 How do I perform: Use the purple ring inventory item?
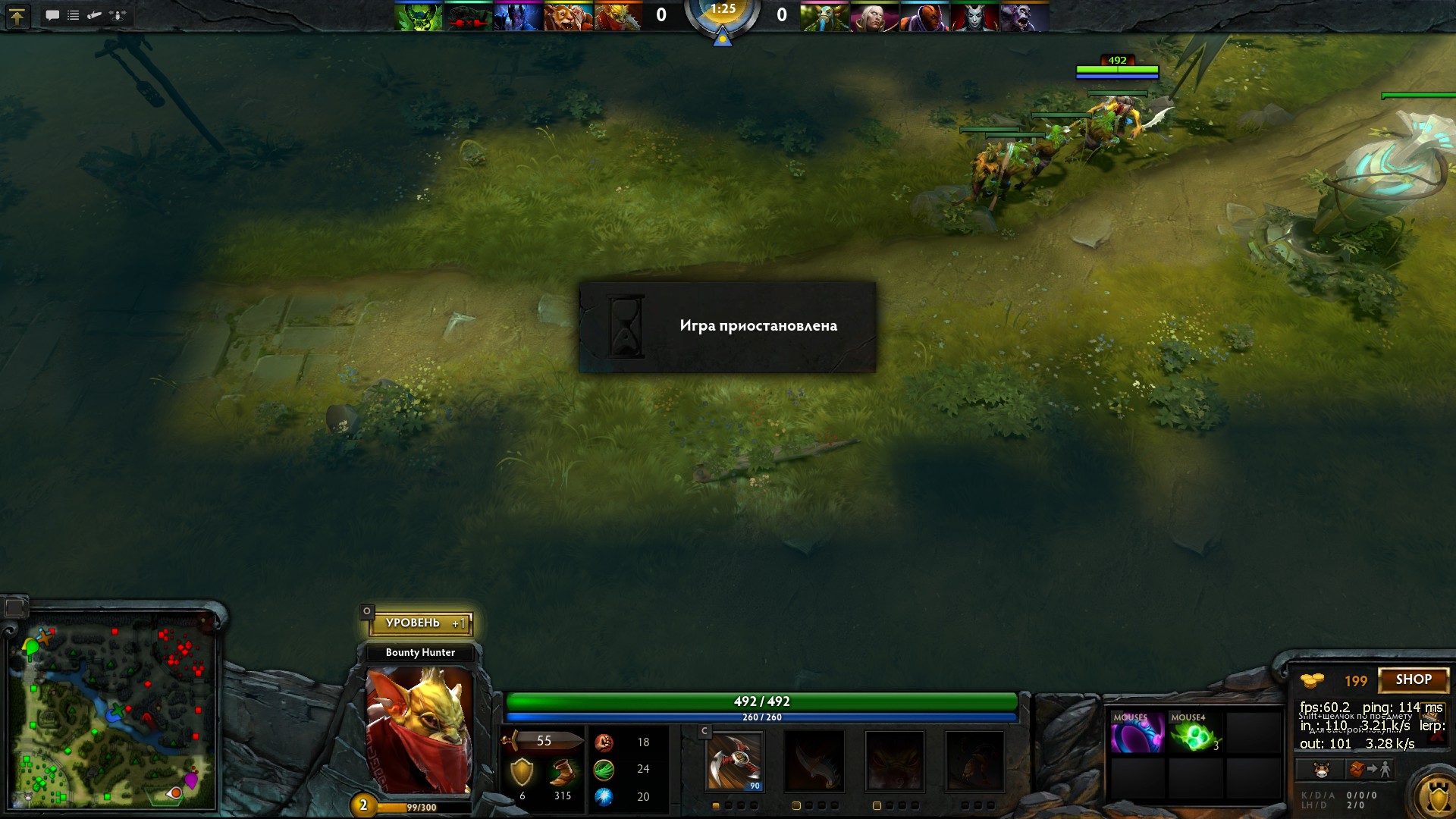tap(1136, 733)
